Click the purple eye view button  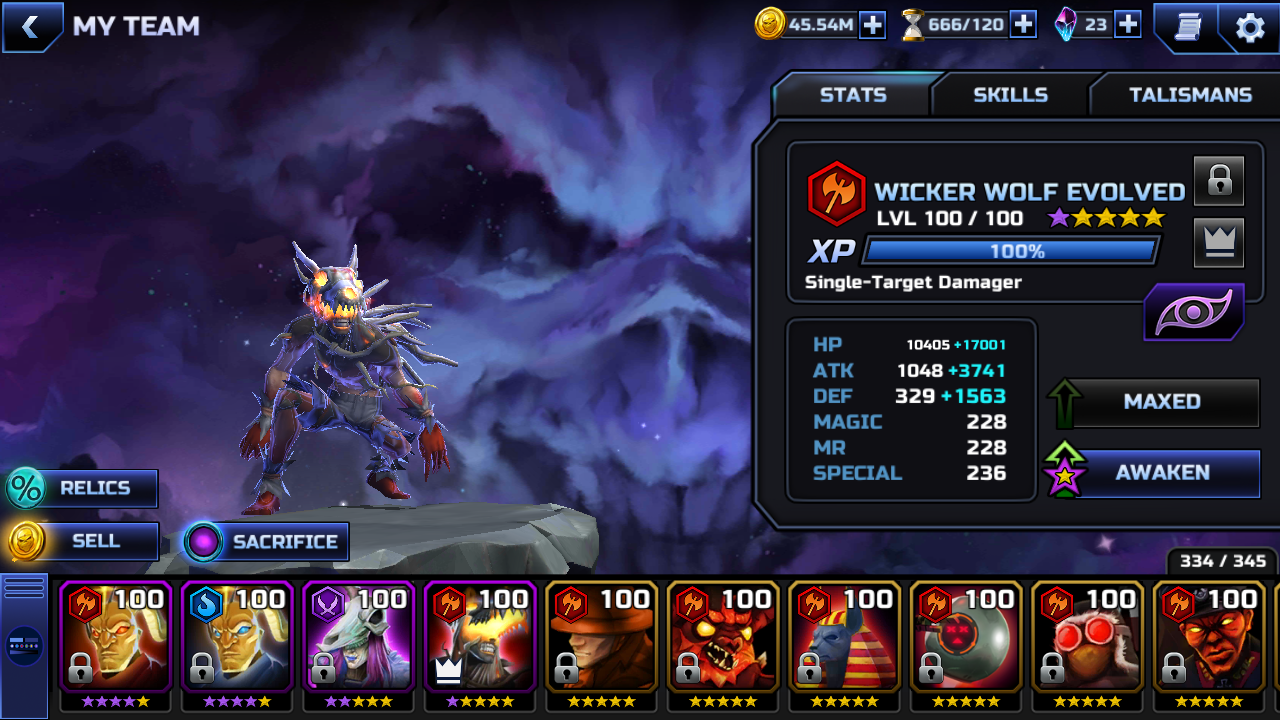click(x=1194, y=313)
